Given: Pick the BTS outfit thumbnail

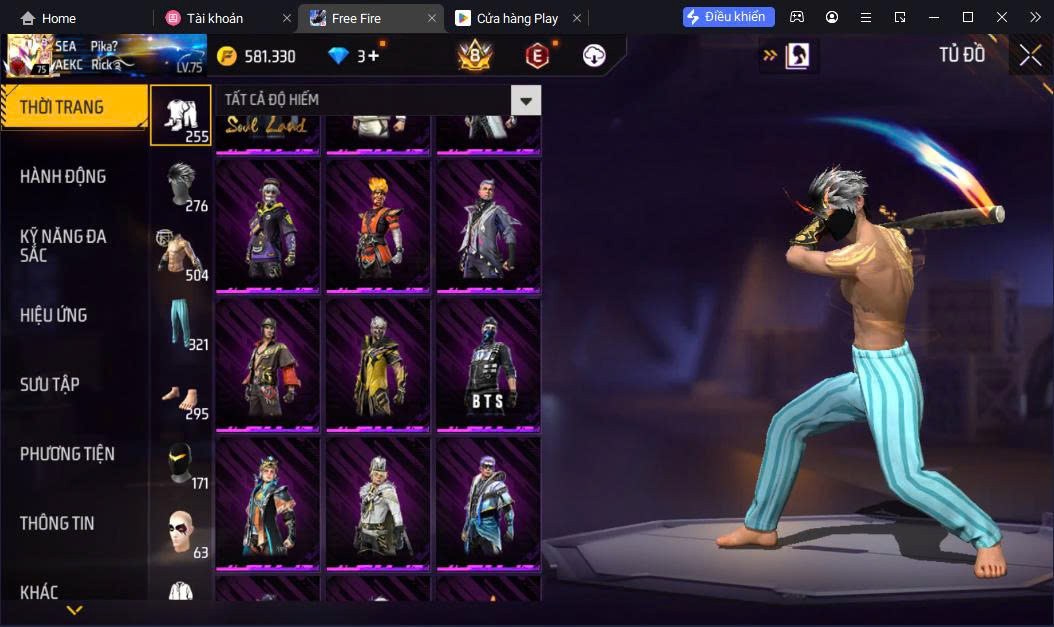Looking at the screenshot, I should coord(488,365).
